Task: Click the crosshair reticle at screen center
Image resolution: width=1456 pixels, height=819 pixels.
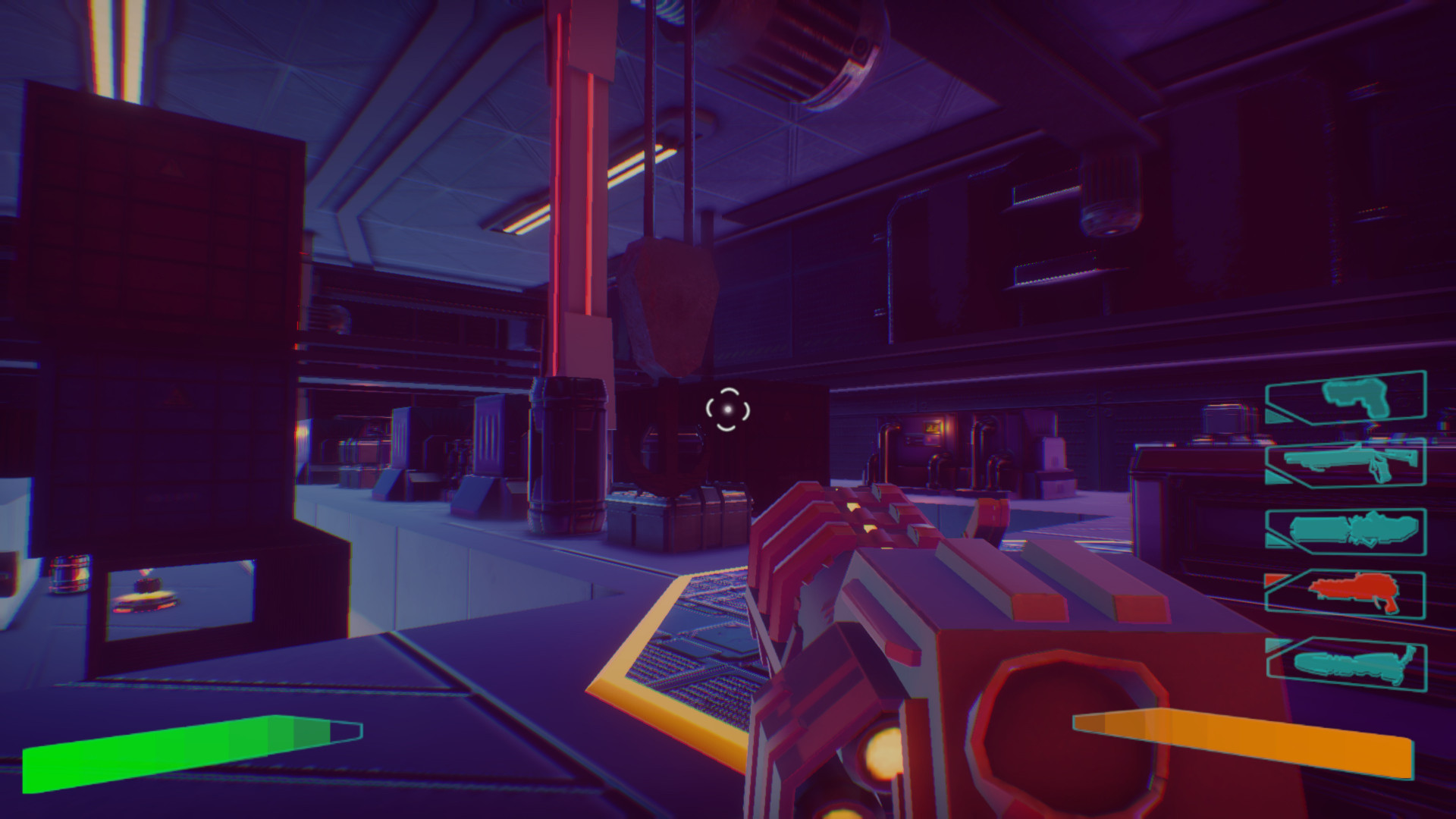Action: click(726, 409)
